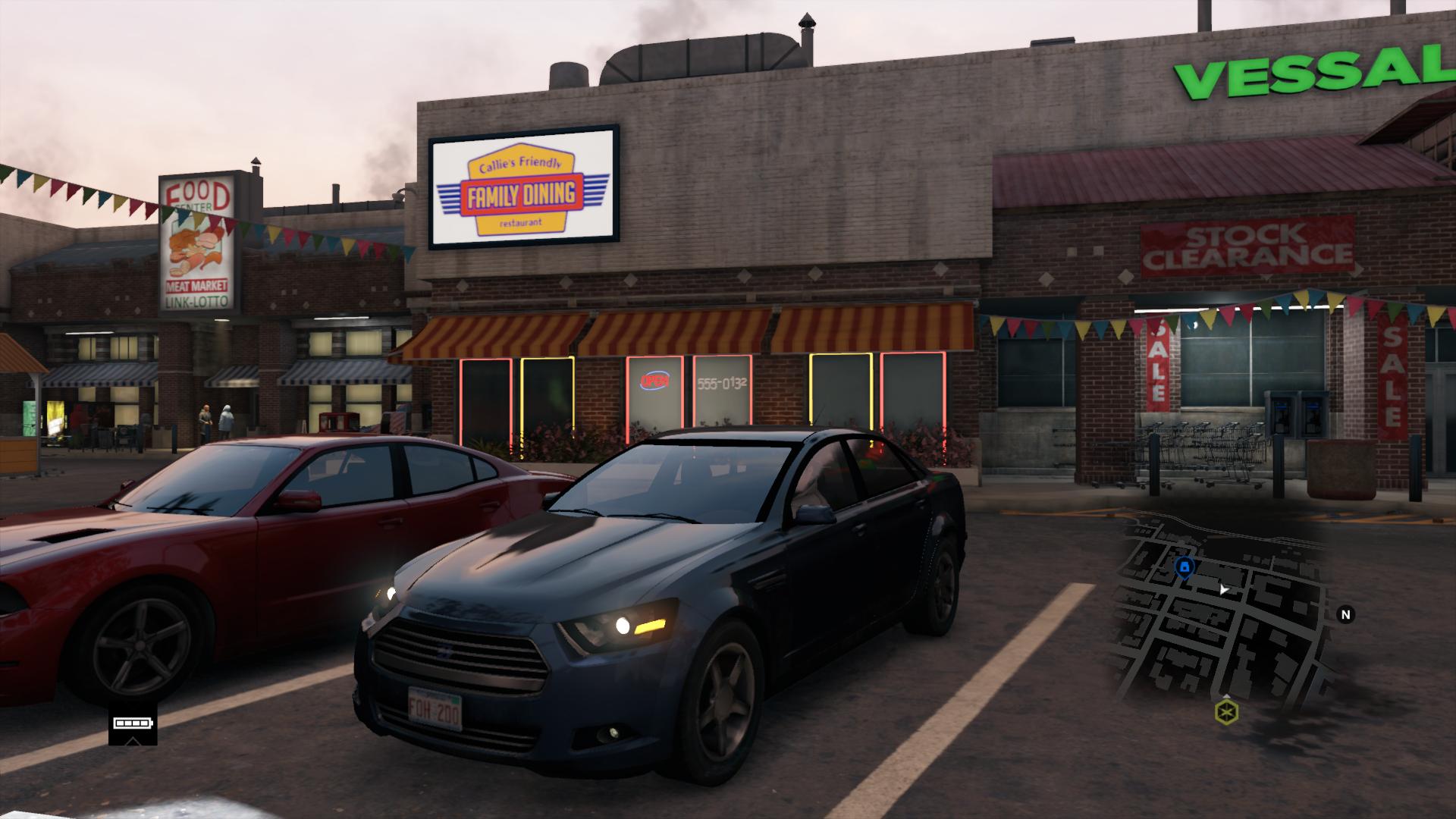Select the blue padlock marker on minimap

pyautogui.click(x=1185, y=566)
